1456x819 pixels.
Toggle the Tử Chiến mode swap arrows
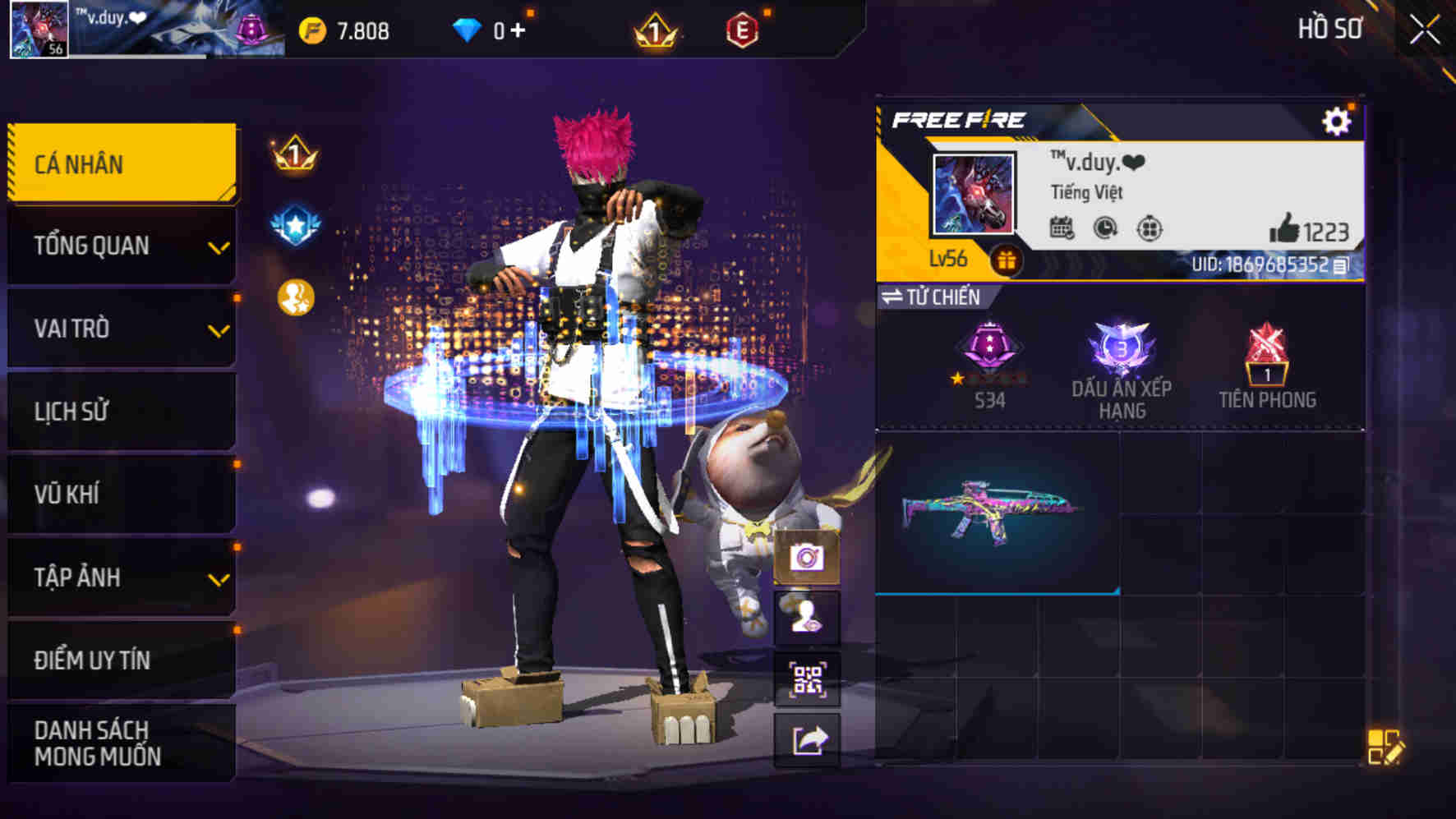896,297
